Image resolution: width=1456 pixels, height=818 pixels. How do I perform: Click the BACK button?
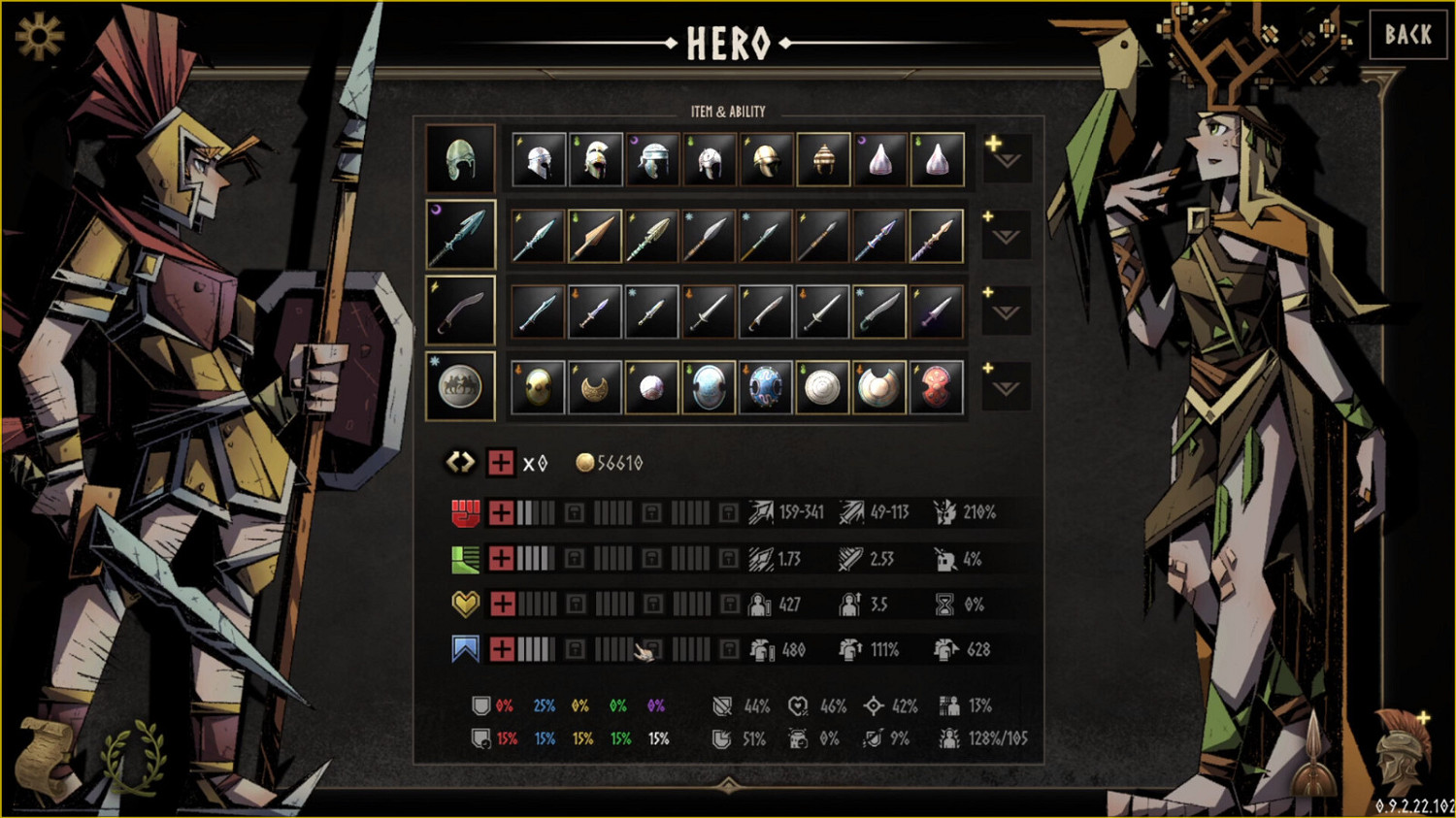point(1408,35)
